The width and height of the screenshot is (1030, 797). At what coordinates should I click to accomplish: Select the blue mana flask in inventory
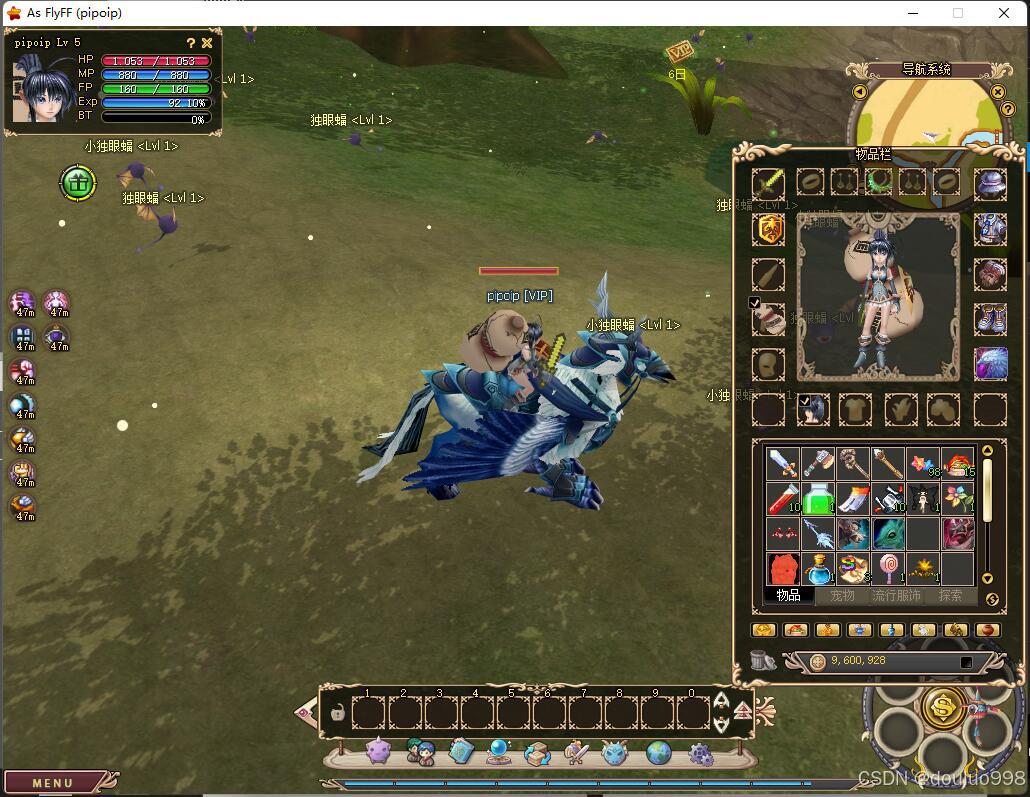pos(818,568)
